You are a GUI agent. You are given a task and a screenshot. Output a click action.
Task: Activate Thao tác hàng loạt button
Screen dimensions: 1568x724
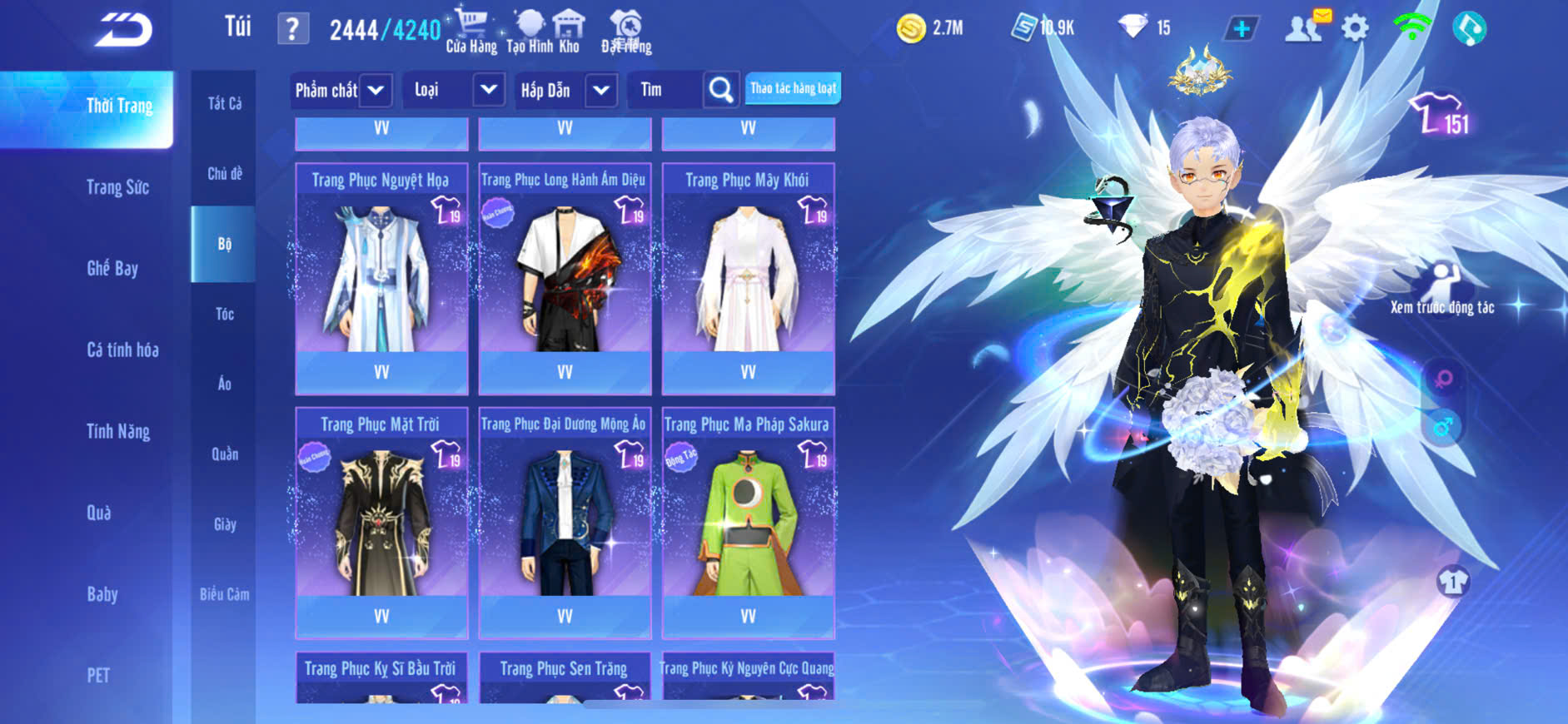[x=793, y=88]
